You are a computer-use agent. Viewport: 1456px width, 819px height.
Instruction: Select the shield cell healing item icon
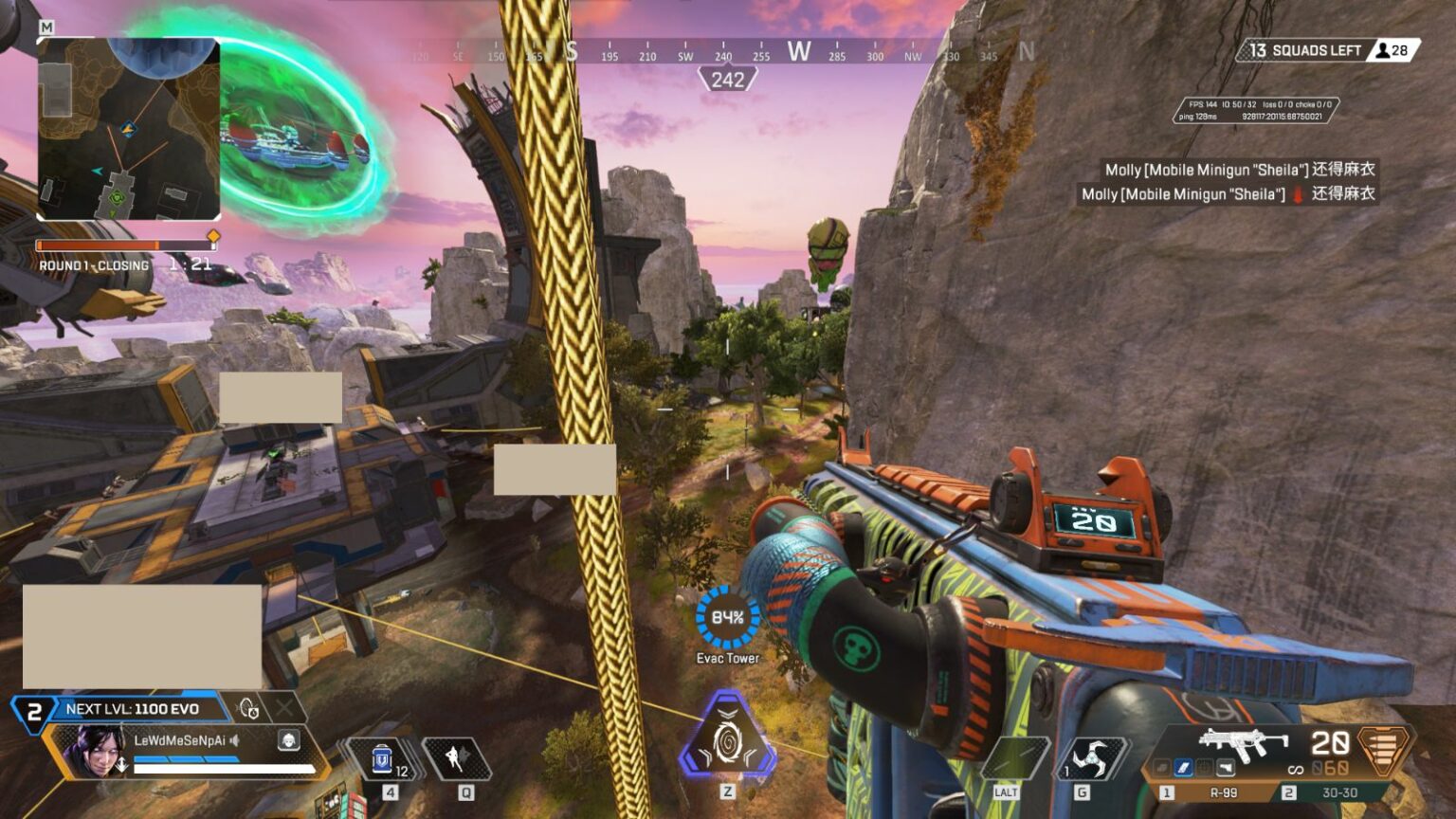point(382,758)
